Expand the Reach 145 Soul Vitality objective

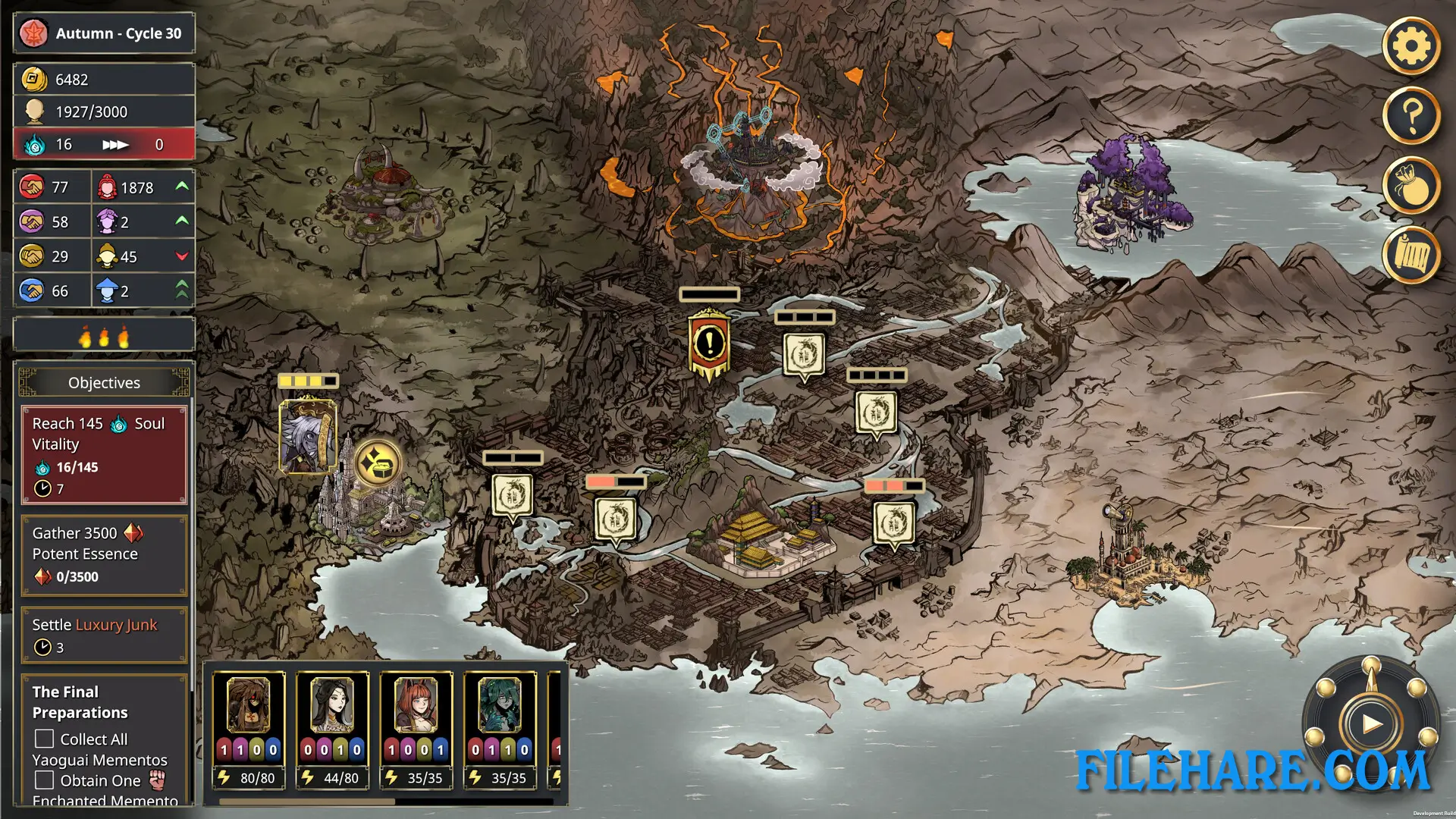click(104, 455)
